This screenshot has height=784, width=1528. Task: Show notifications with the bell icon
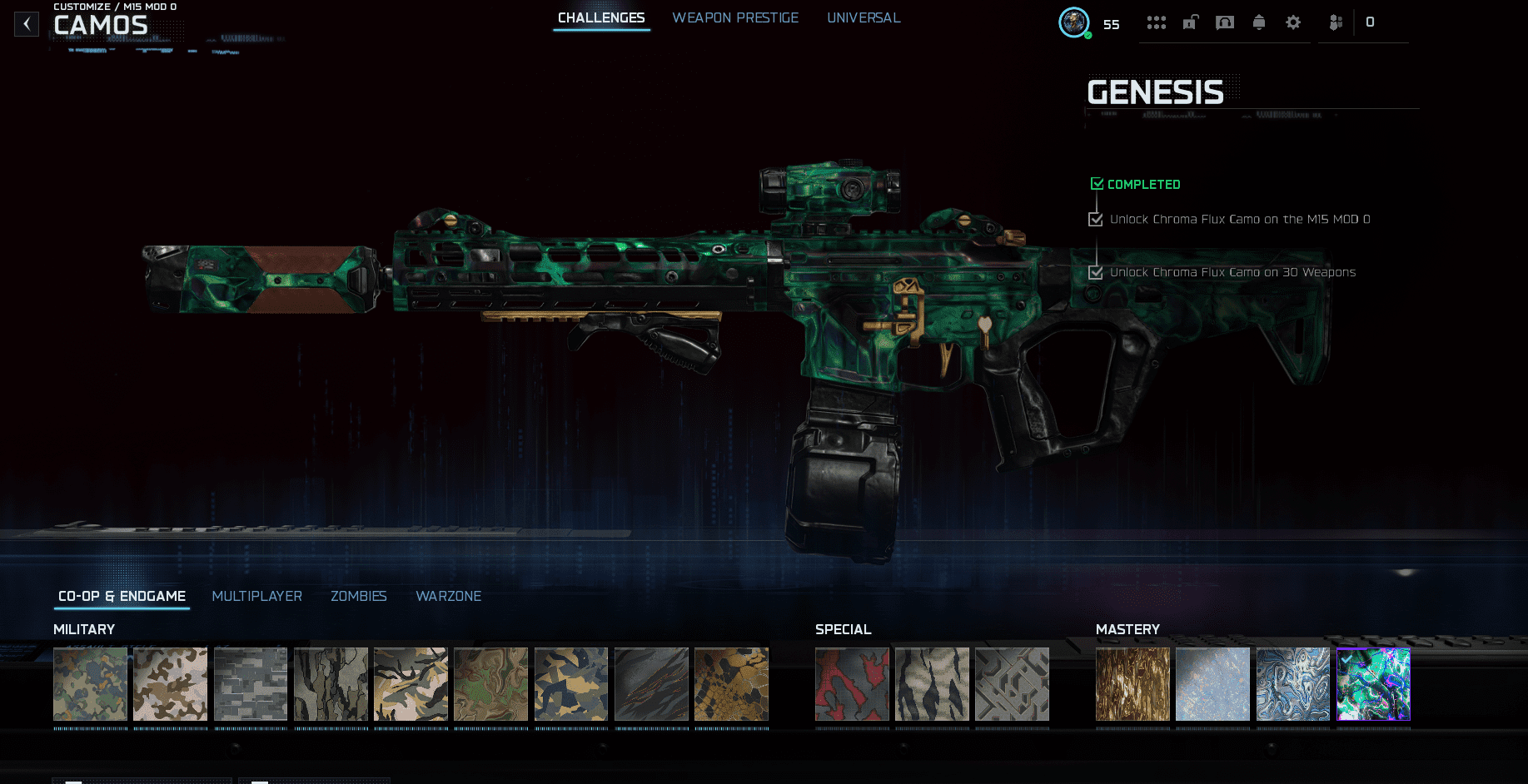1259,22
